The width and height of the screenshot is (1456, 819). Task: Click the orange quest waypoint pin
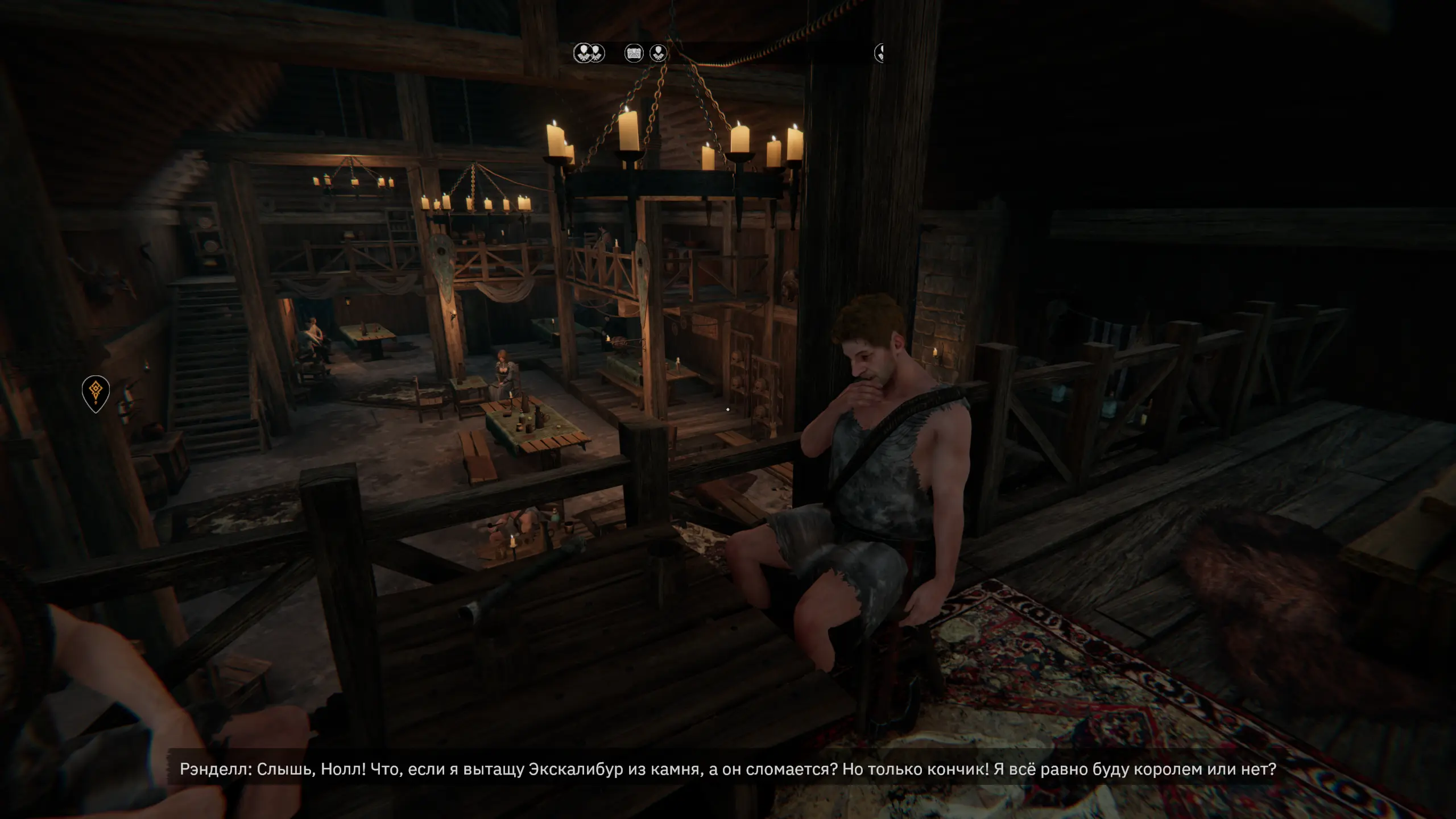coord(96,392)
